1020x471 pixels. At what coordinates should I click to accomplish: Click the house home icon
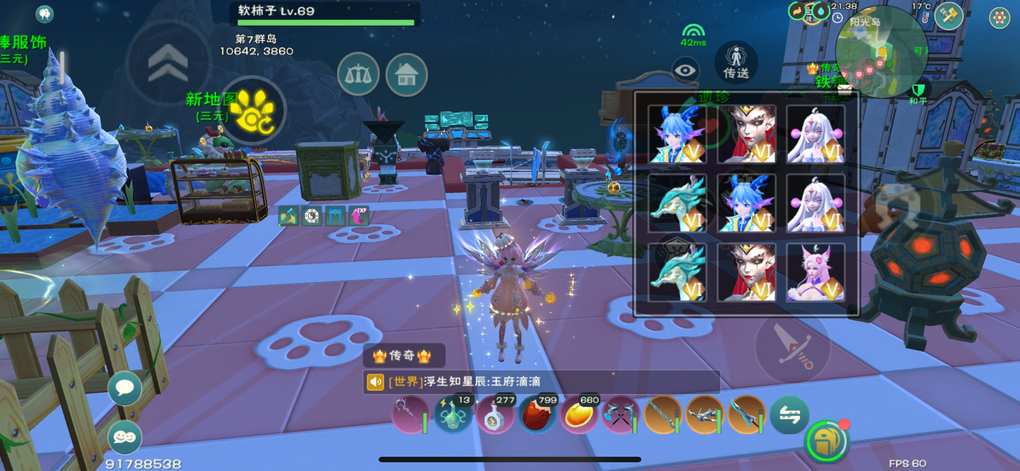pyautogui.click(x=406, y=74)
